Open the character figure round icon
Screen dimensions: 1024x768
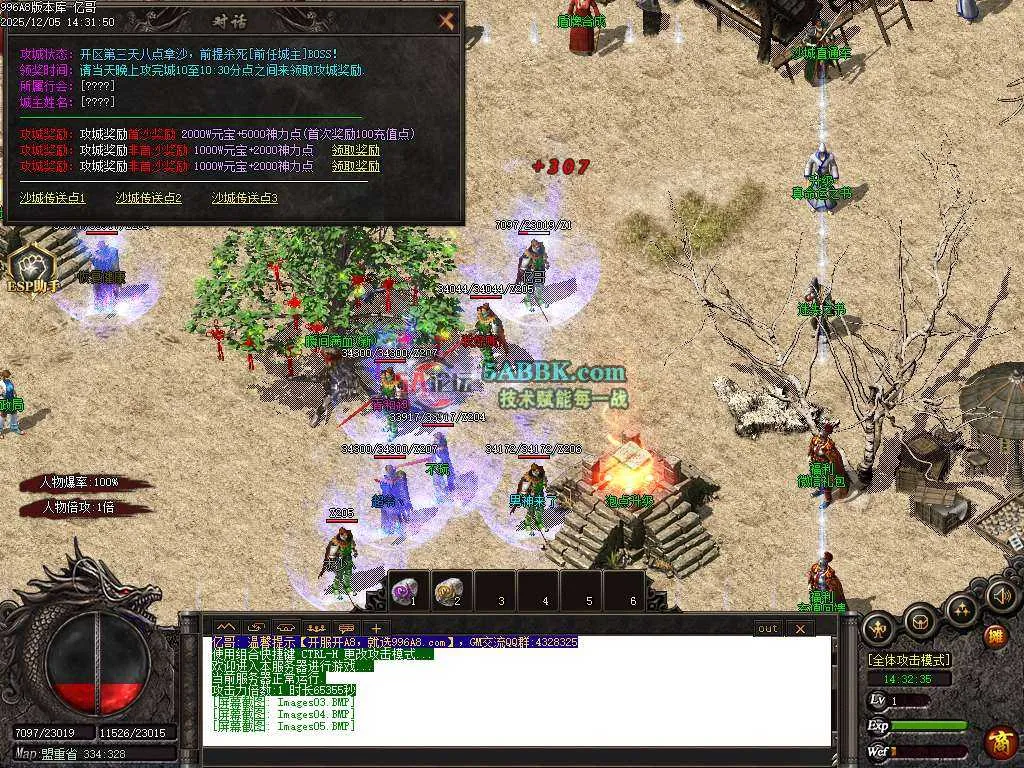879,628
